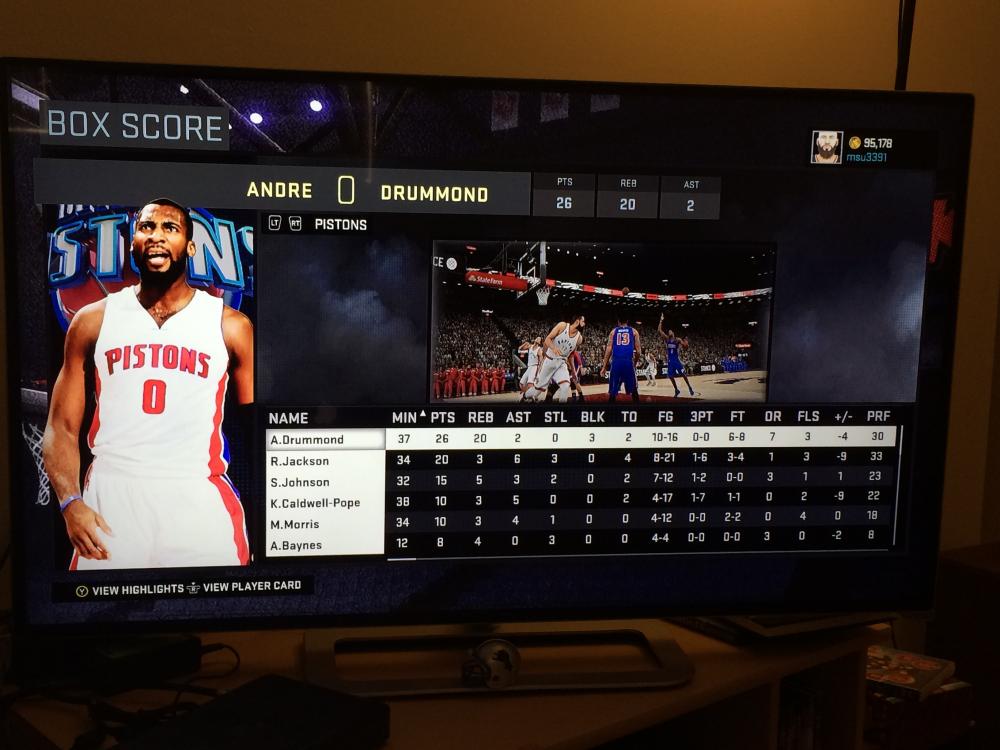Sort by the AST column header
The image size is (1000, 750).
(518, 417)
